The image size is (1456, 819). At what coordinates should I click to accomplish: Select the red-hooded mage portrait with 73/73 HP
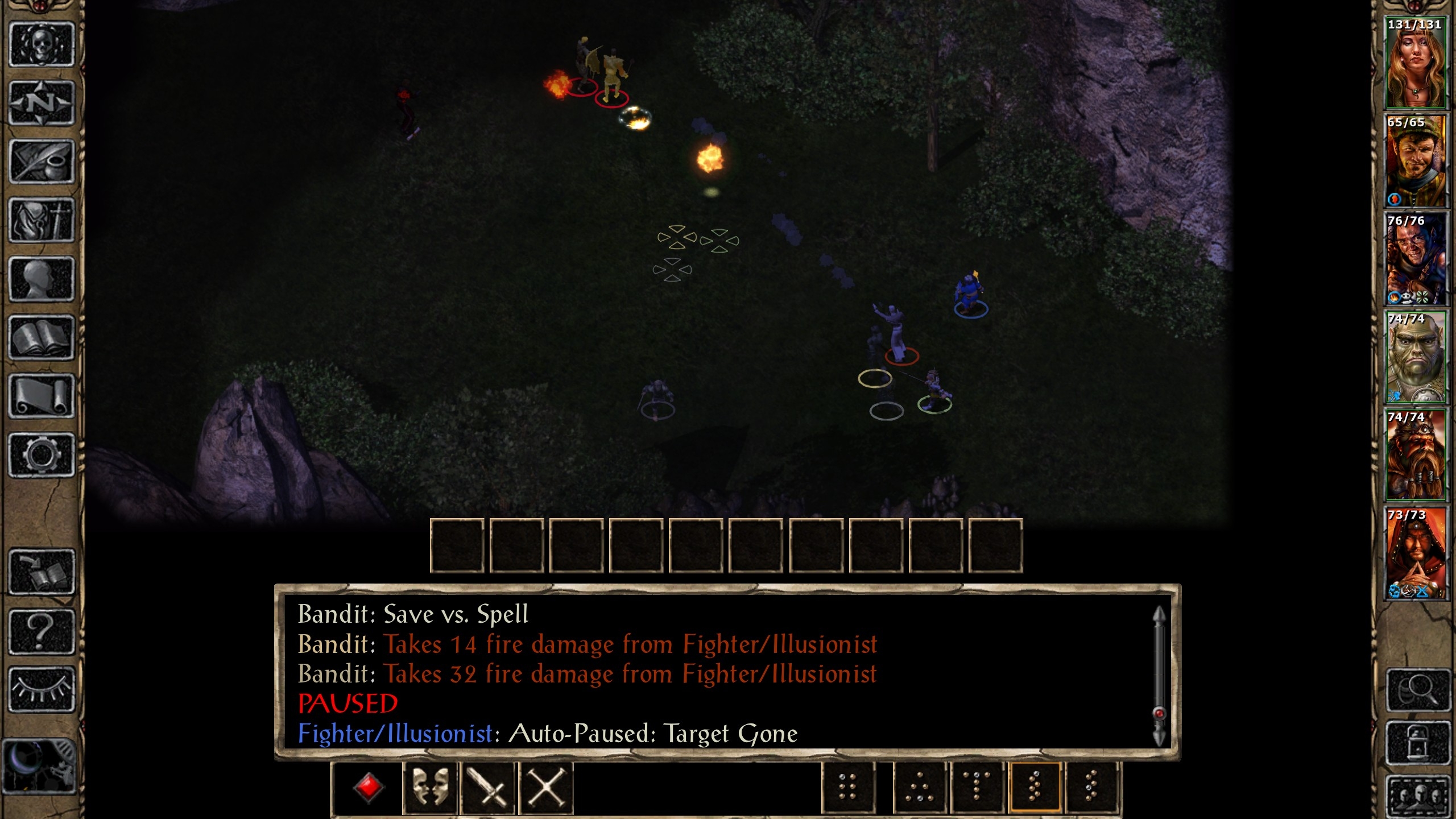point(1415,553)
